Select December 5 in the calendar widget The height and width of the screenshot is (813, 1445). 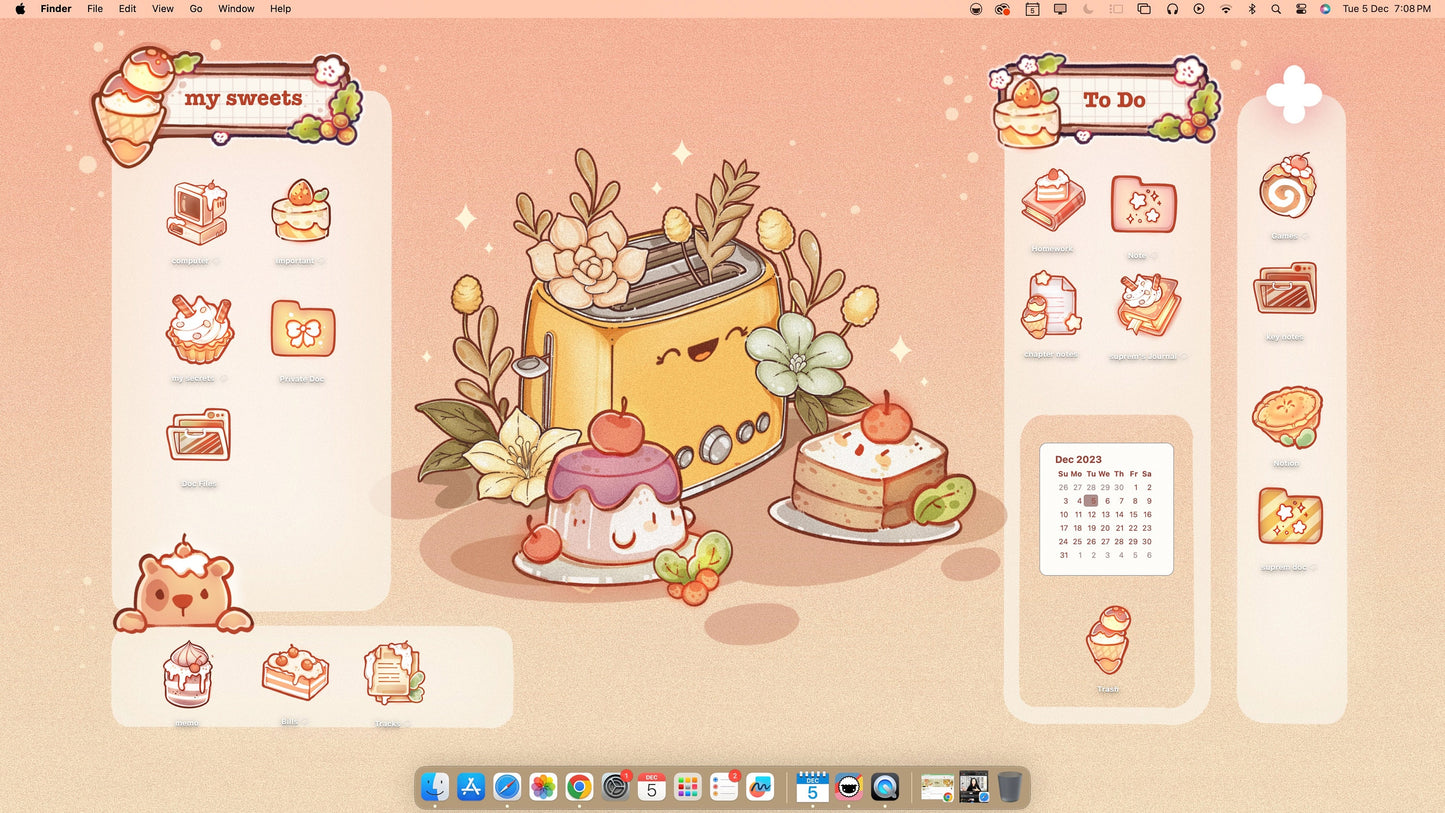pos(1091,500)
